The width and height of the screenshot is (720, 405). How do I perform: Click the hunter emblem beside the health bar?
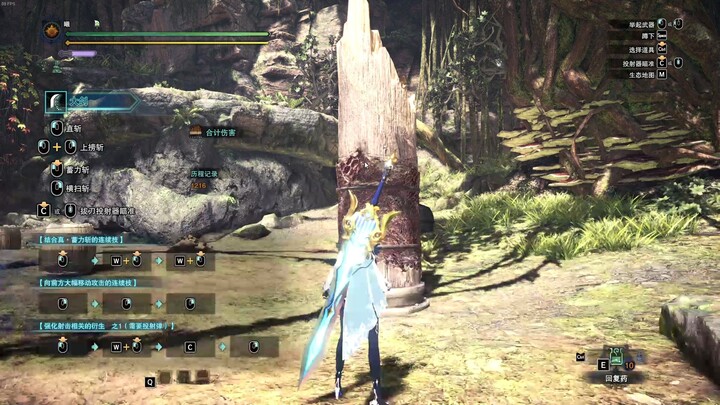(52, 32)
